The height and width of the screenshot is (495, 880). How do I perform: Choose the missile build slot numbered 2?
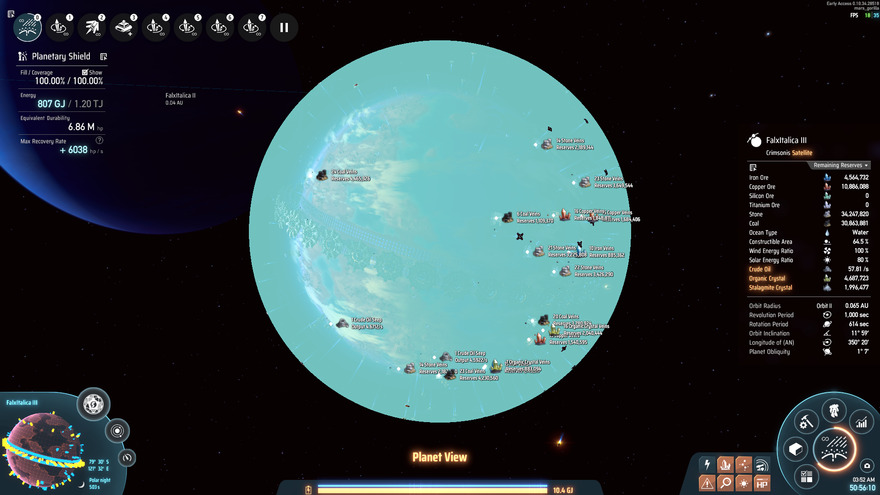(92, 26)
